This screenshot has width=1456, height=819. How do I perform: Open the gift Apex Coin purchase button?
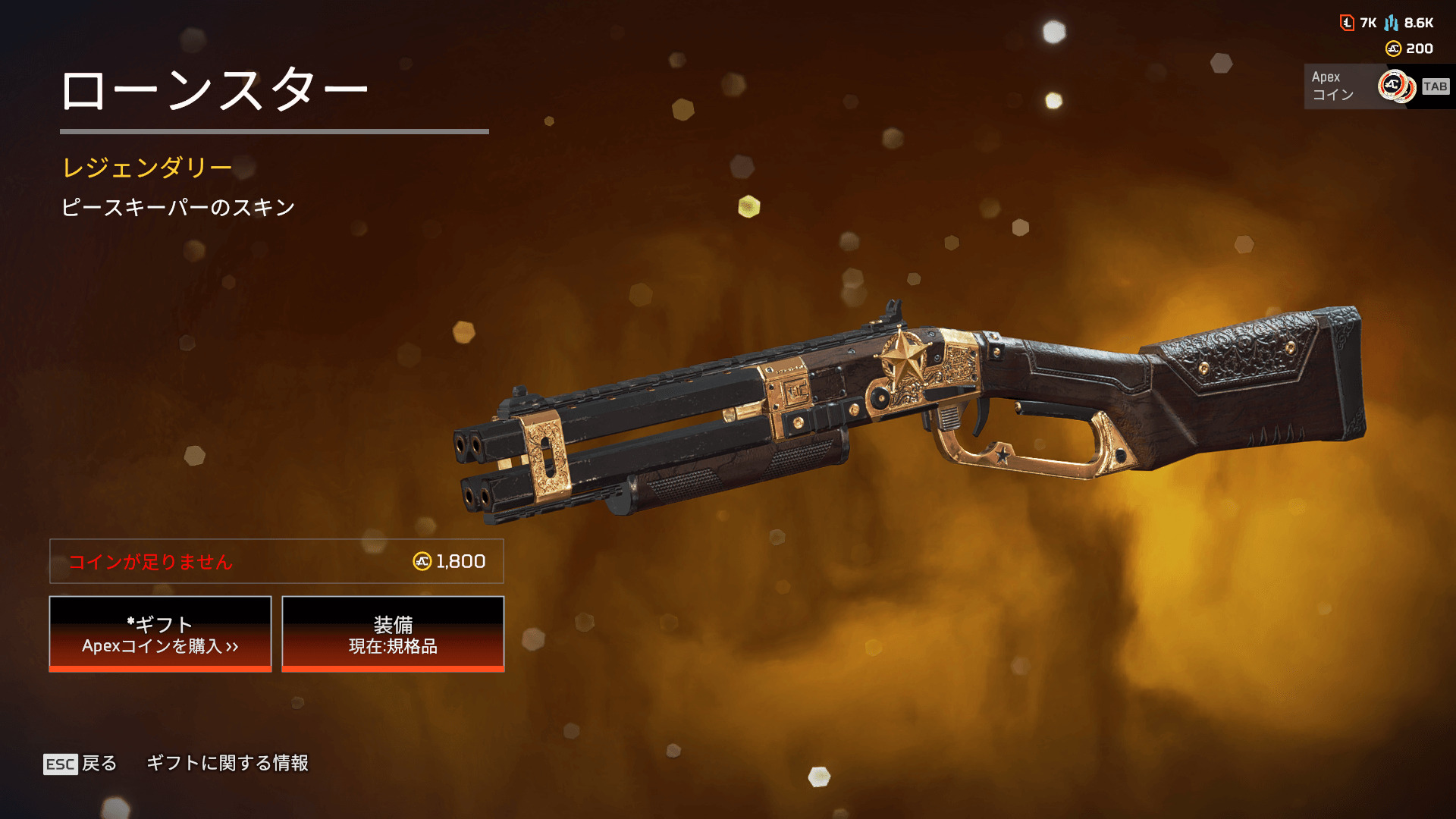pos(160,634)
